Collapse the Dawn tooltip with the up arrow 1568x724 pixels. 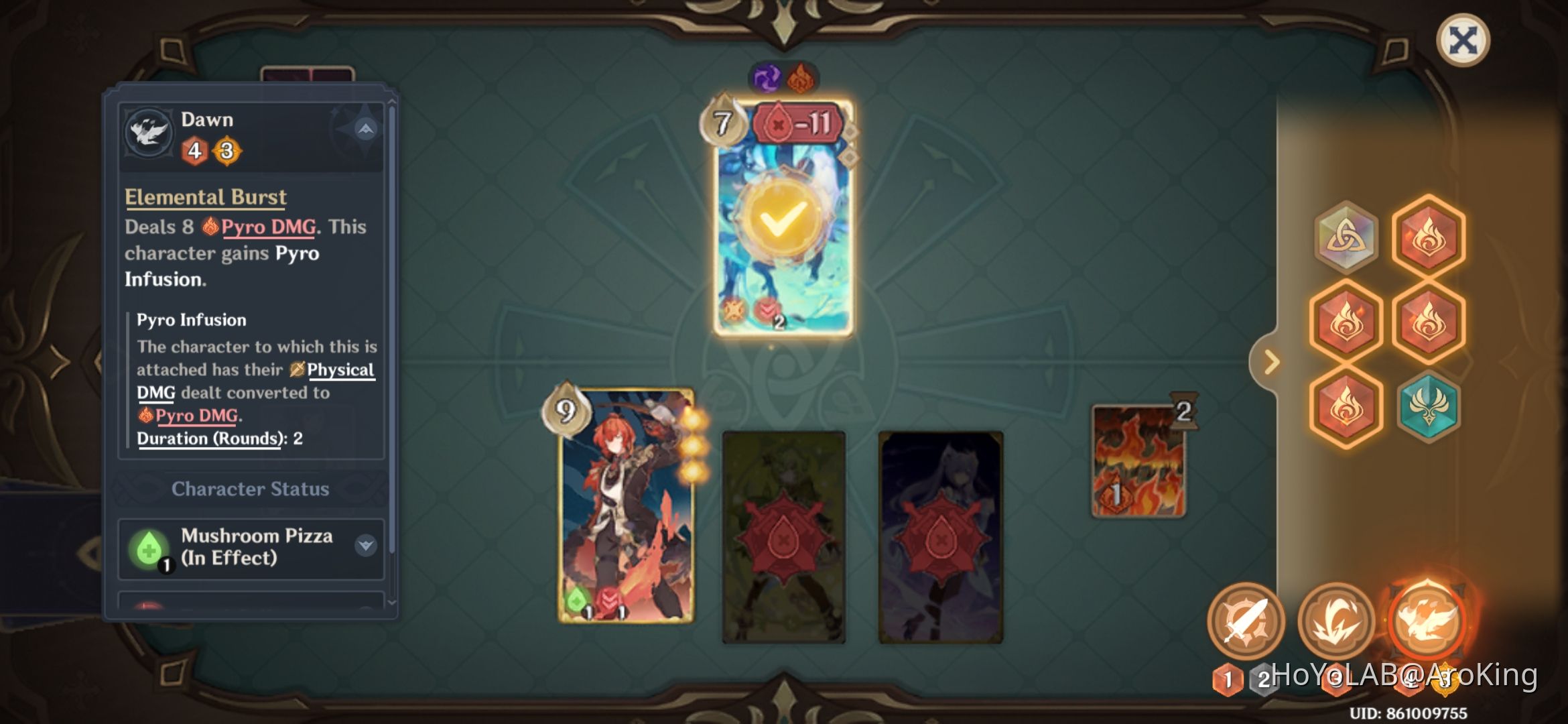click(364, 131)
